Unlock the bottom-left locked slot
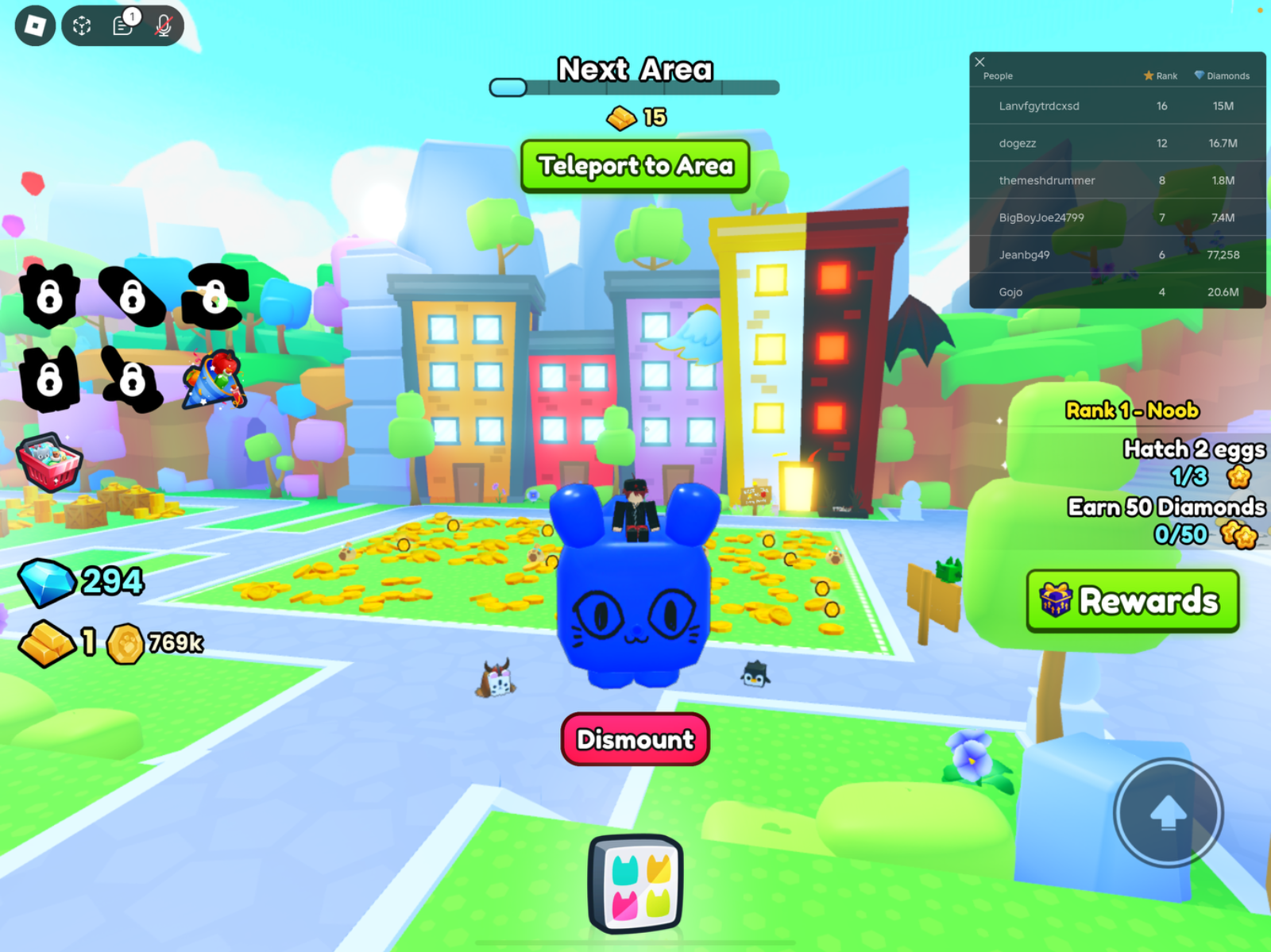This screenshot has width=1271, height=952. (x=51, y=381)
